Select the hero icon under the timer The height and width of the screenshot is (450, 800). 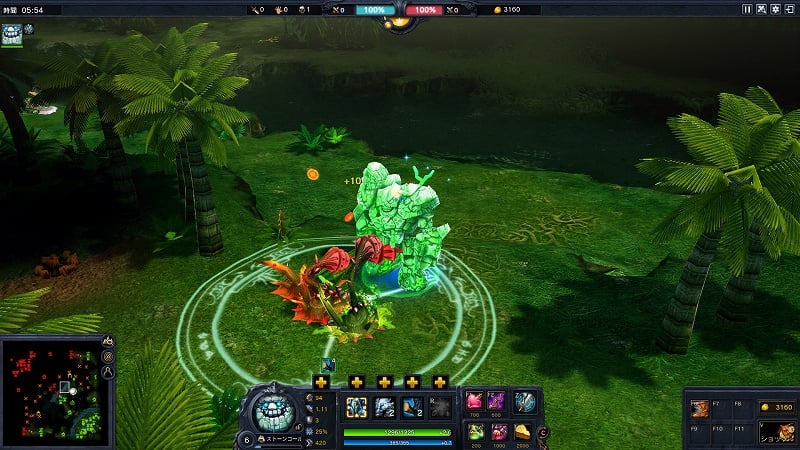pyautogui.click(x=12, y=34)
